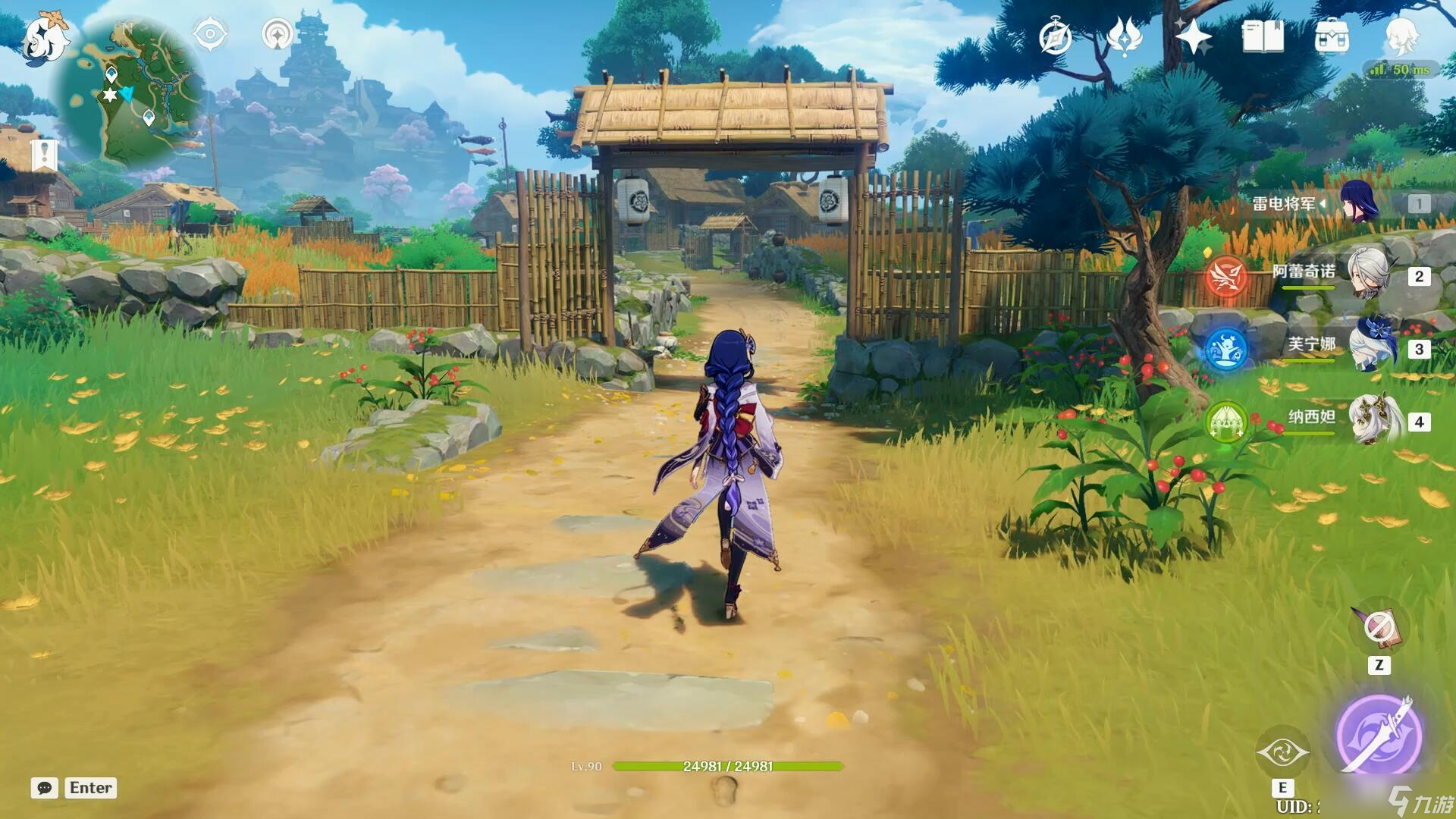Open the signal ring icon near minimap
Screen dimensions: 1456x819
[x=278, y=35]
